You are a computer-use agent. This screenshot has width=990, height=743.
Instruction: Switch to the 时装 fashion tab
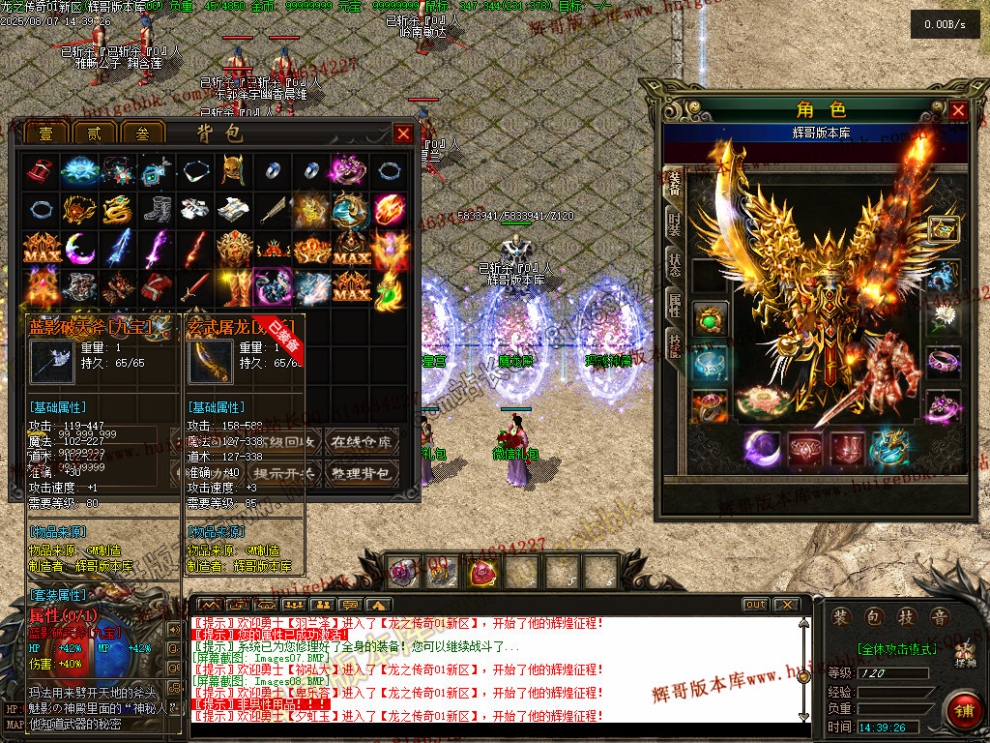675,223
